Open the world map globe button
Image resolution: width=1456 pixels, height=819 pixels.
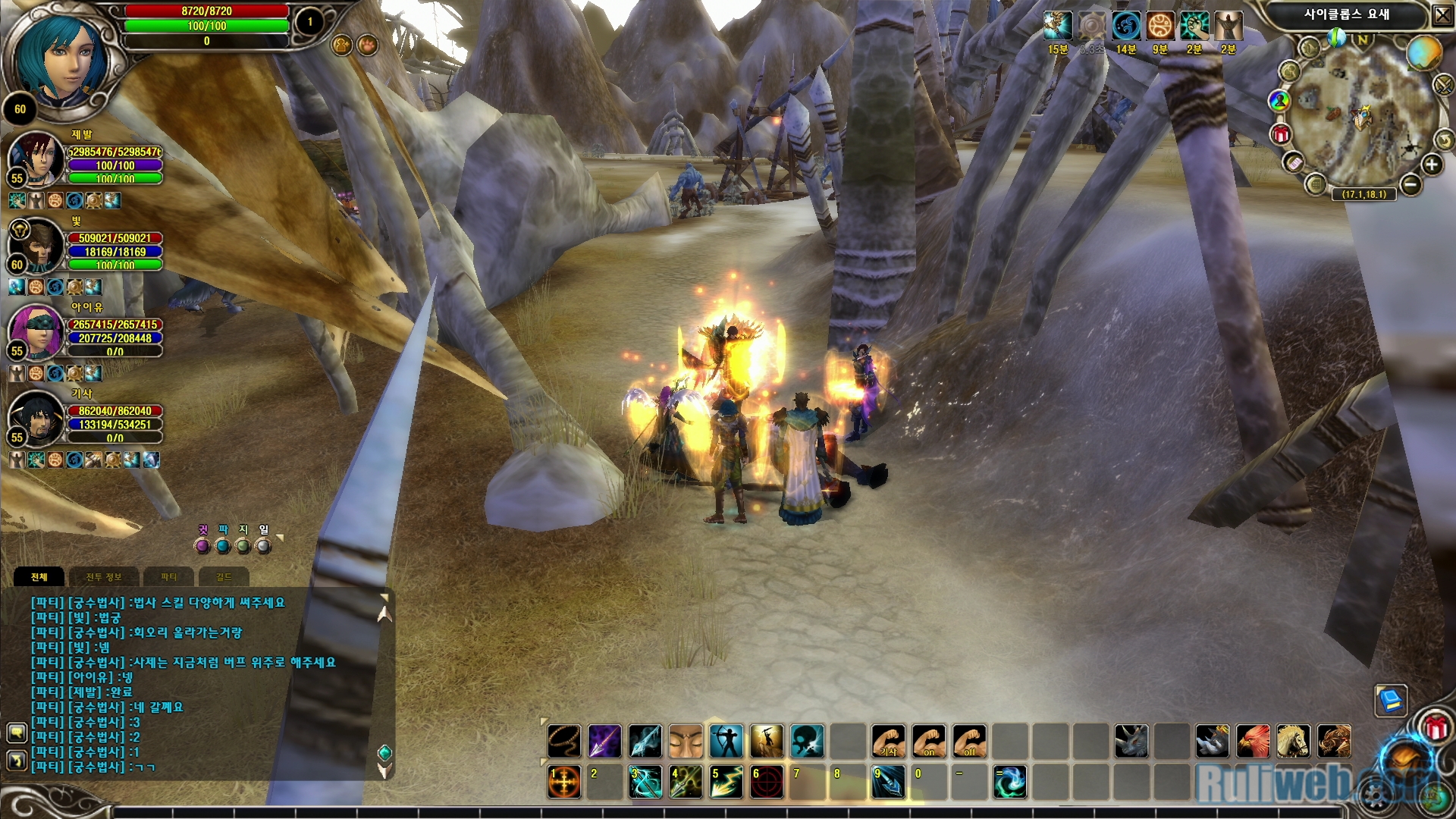(1423, 53)
